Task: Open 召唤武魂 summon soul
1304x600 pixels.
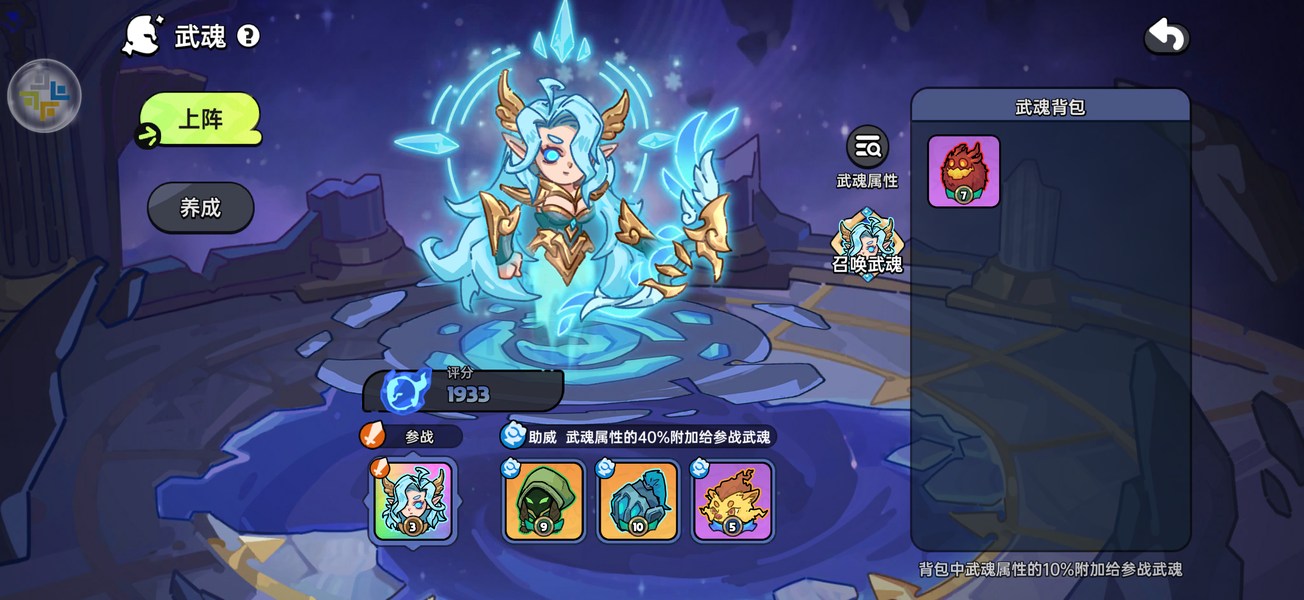Action: (867, 244)
